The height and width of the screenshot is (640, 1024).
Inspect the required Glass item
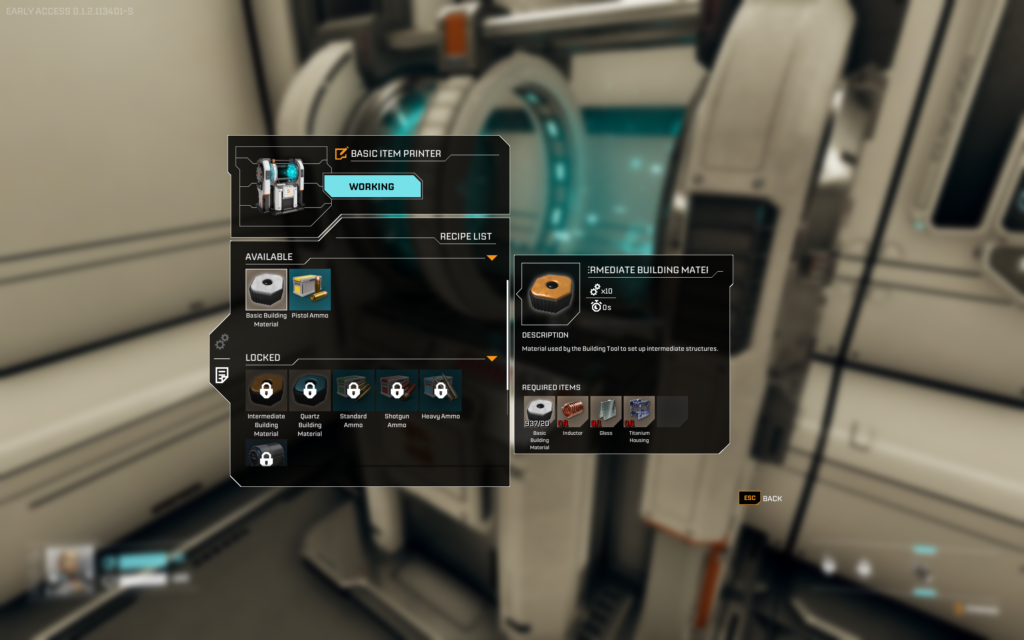tap(605, 412)
